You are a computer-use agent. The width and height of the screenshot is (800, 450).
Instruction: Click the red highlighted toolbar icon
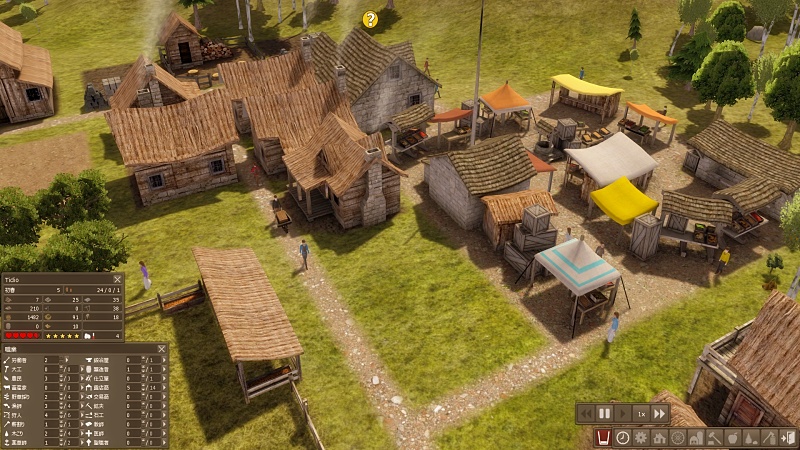(604, 438)
